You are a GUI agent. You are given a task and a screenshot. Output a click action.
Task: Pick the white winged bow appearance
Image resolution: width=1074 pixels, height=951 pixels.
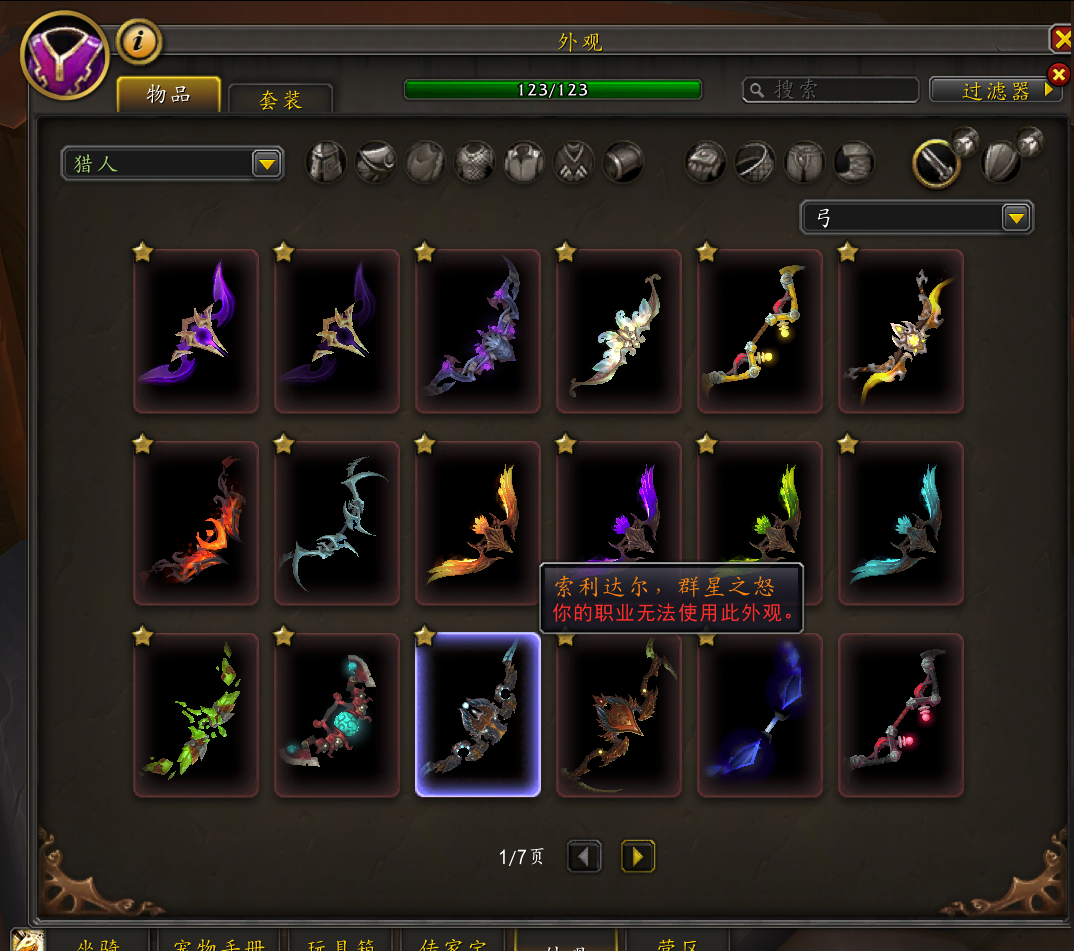(619, 332)
